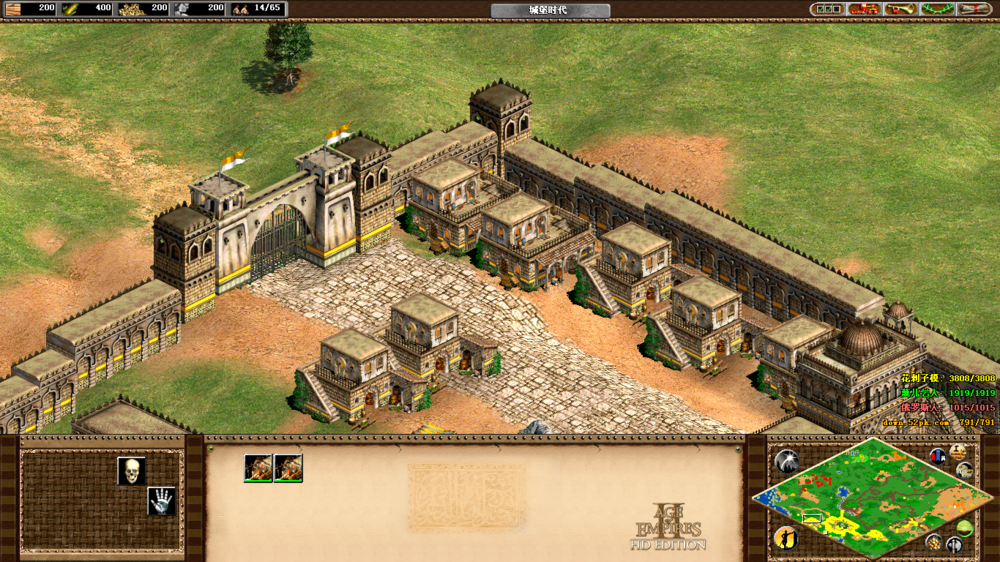Toggle the red-blue statistics bars button
The height and width of the screenshot is (562, 1000).
point(938,456)
